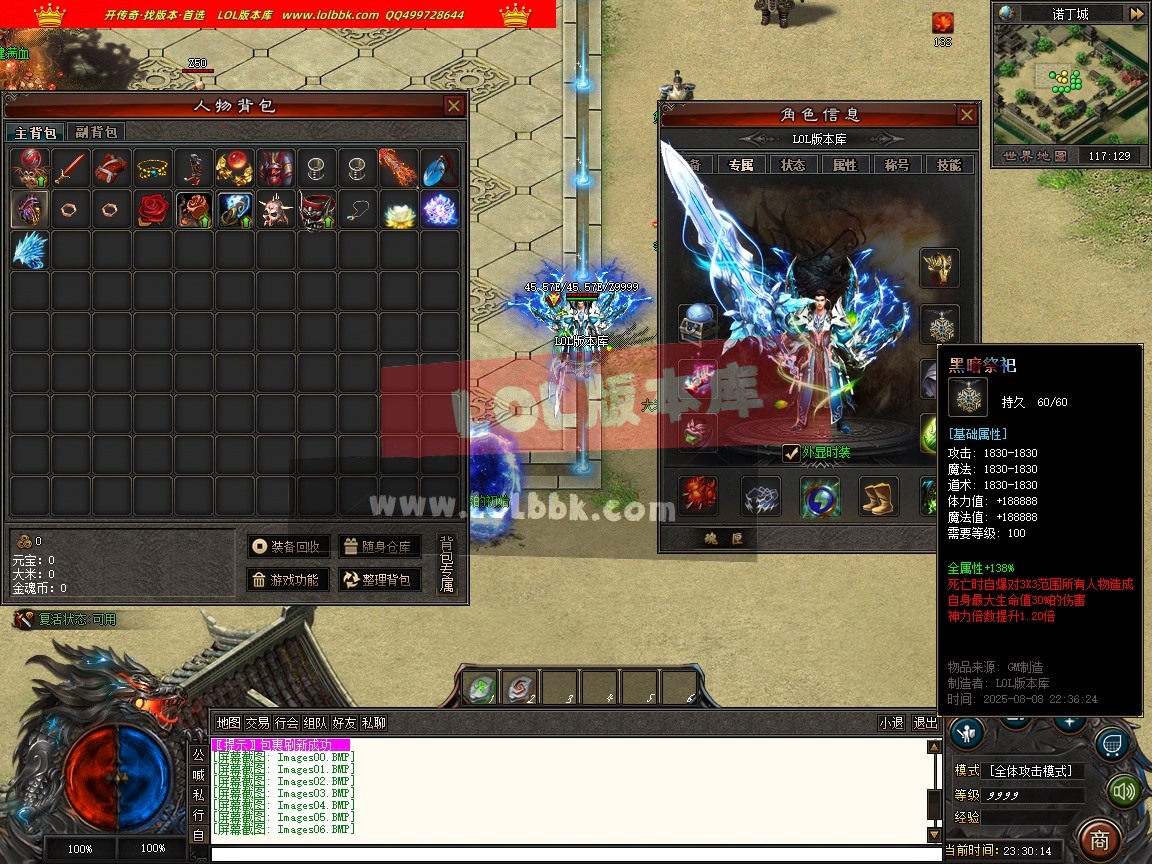Switch to the 副背包 tab
Viewport: 1152px width, 864px height.
coord(96,132)
